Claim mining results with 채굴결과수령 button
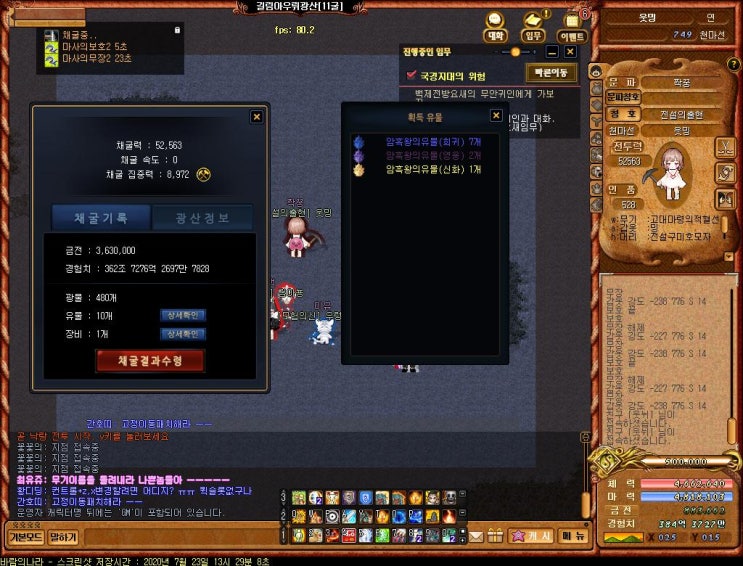743x566 pixels. click(x=149, y=360)
